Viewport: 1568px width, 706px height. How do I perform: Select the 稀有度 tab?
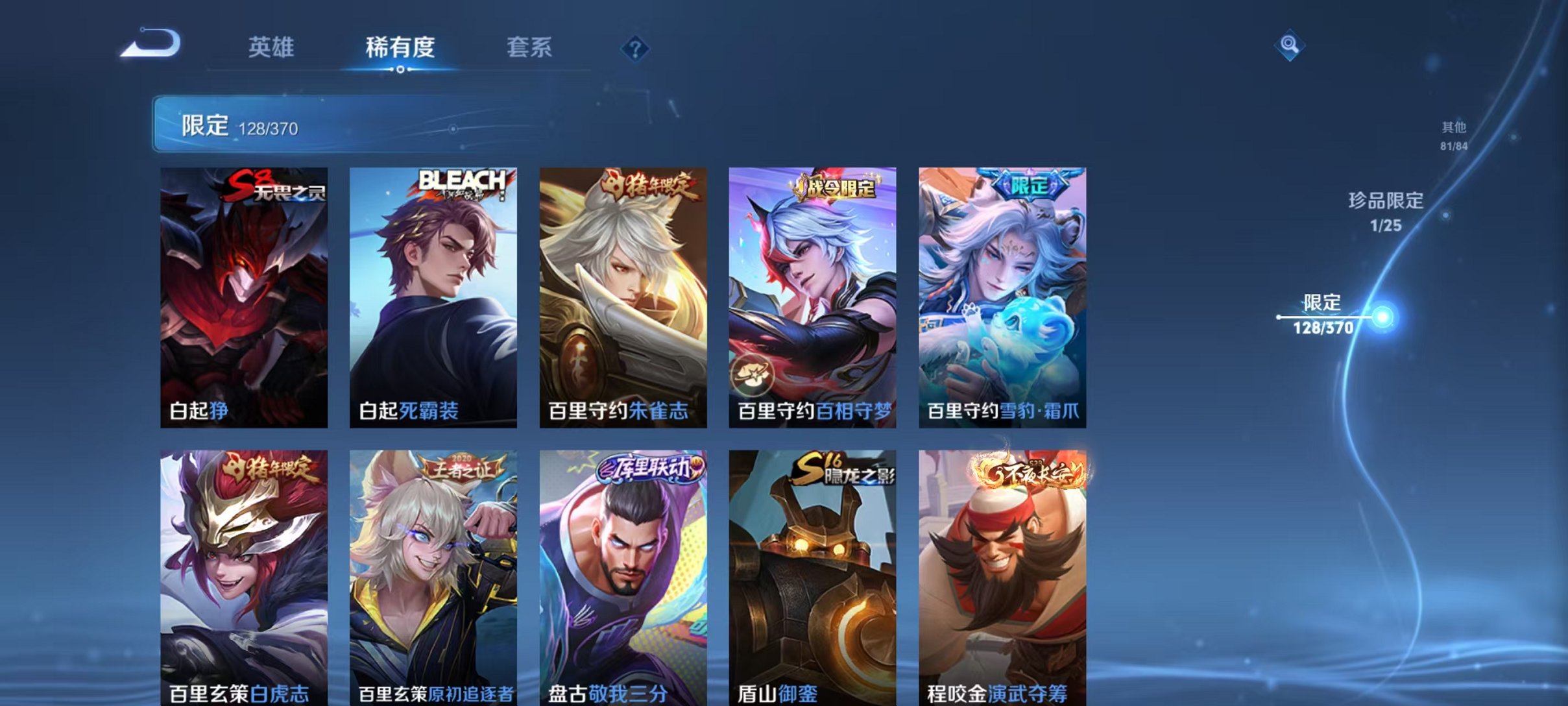pos(400,48)
